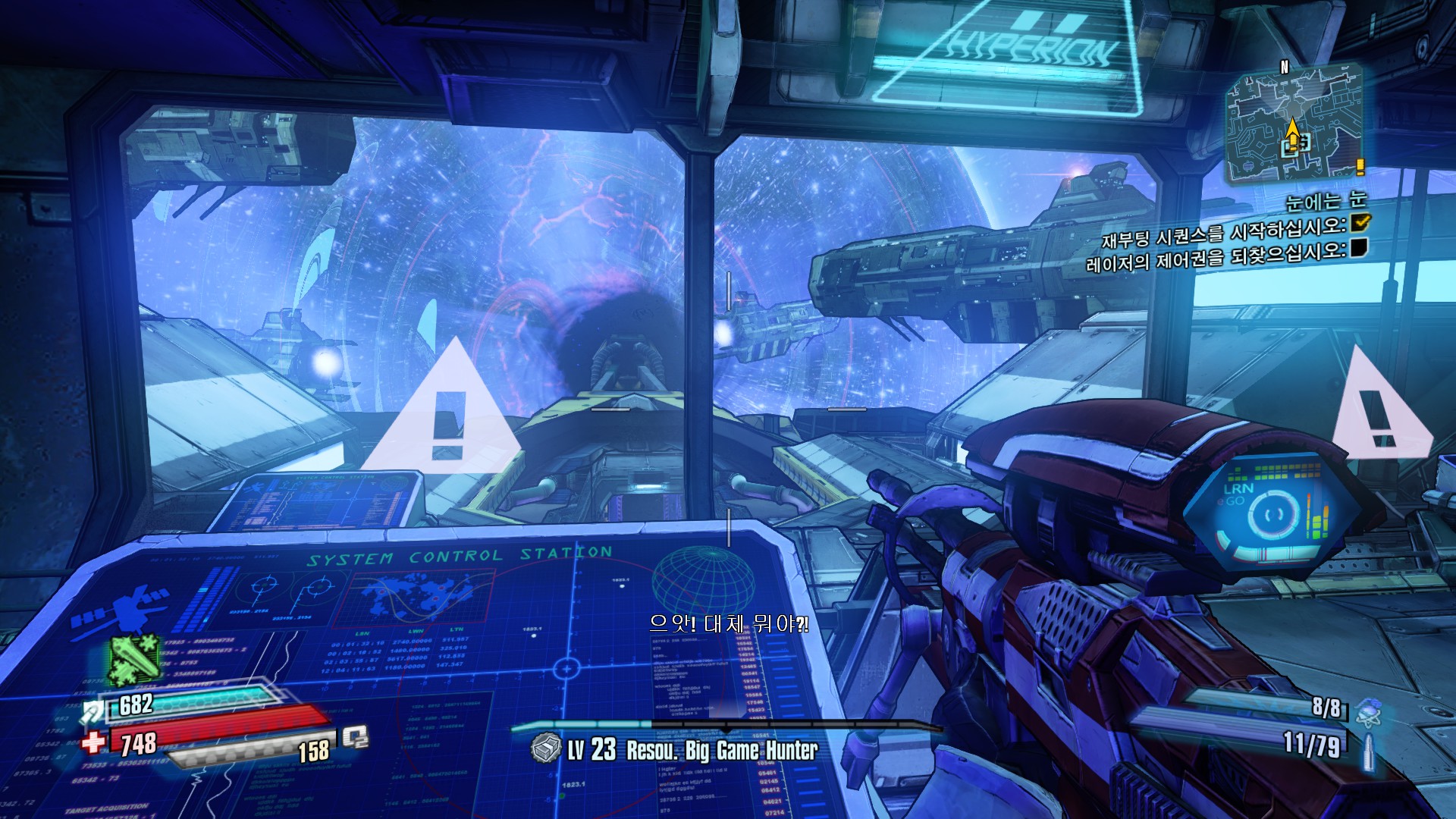Click the oxygen O2 icon
This screenshot has width=1456, height=819.
tap(355, 737)
